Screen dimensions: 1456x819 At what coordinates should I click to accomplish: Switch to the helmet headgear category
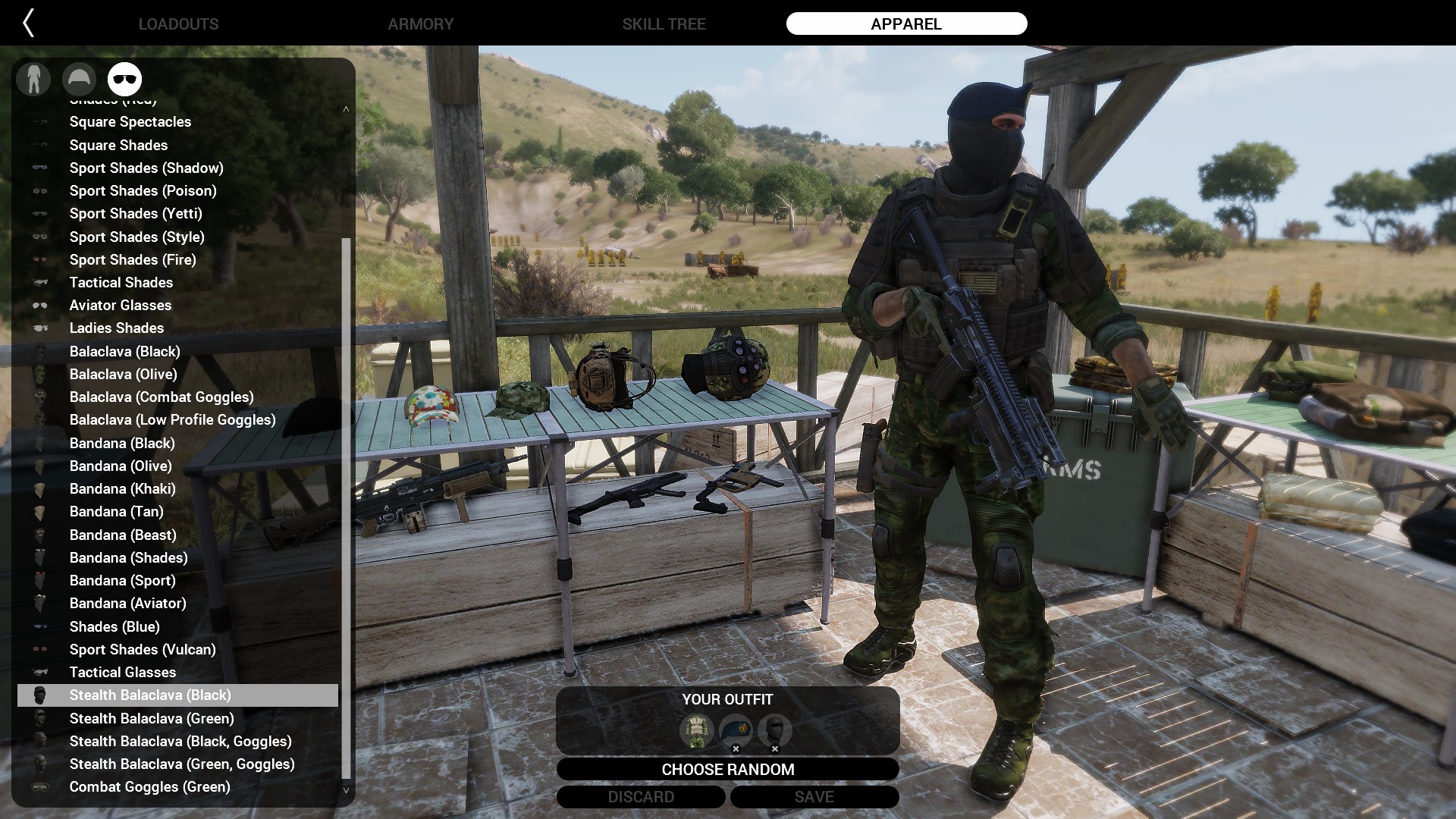tap(79, 79)
